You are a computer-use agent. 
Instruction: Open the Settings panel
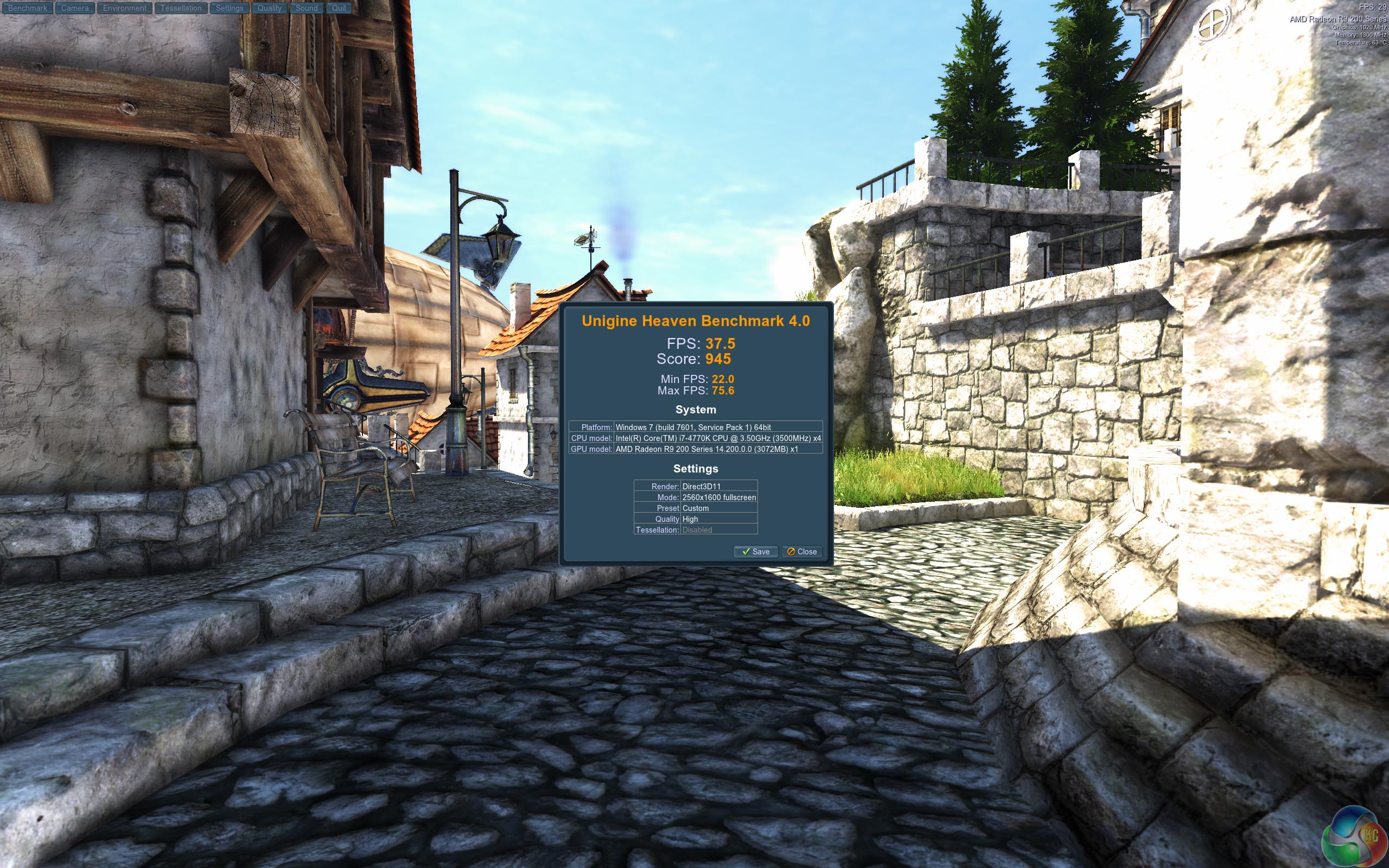pyautogui.click(x=230, y=8)
